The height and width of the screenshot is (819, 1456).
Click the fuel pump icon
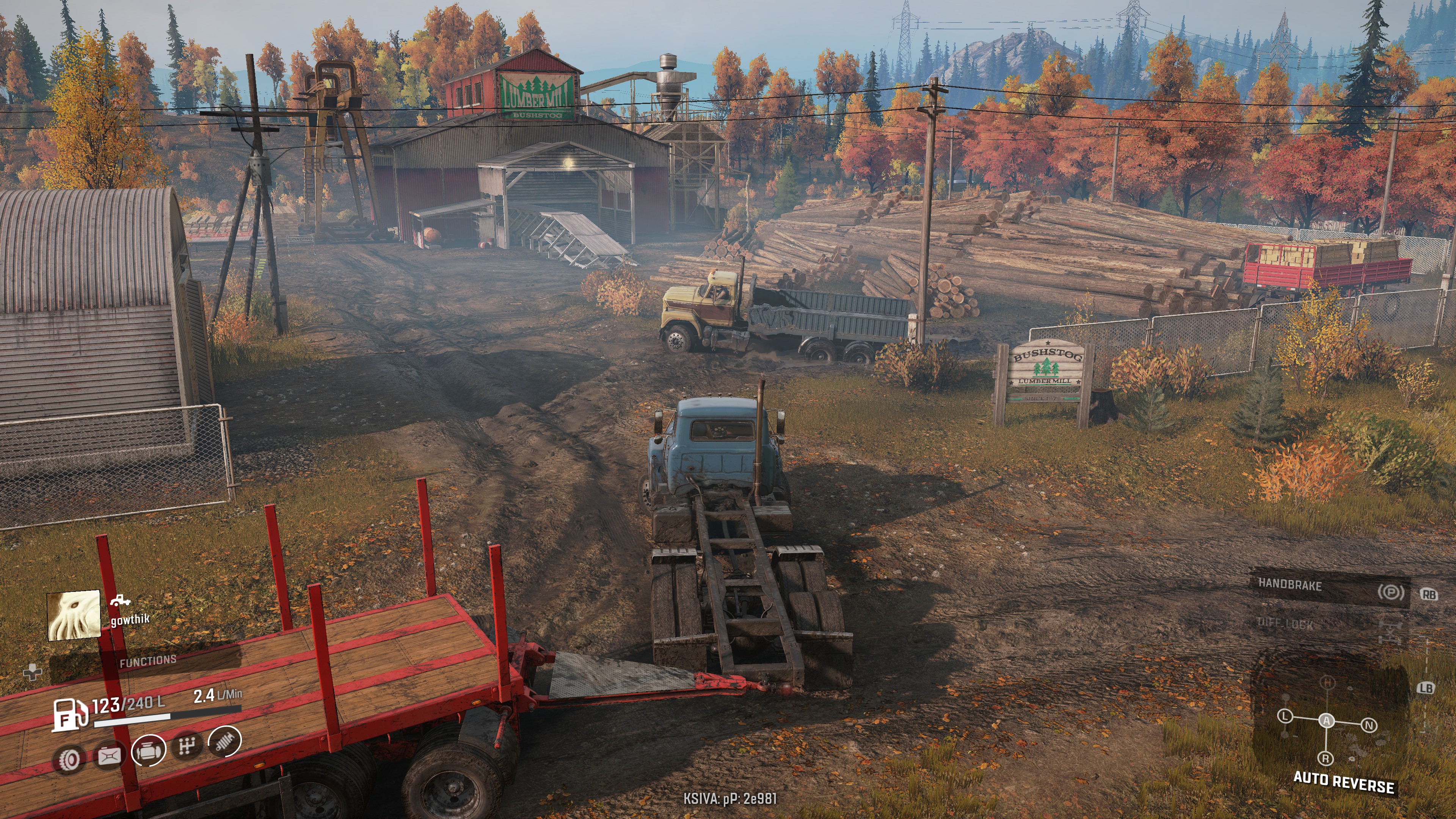(x=69, y=714)
